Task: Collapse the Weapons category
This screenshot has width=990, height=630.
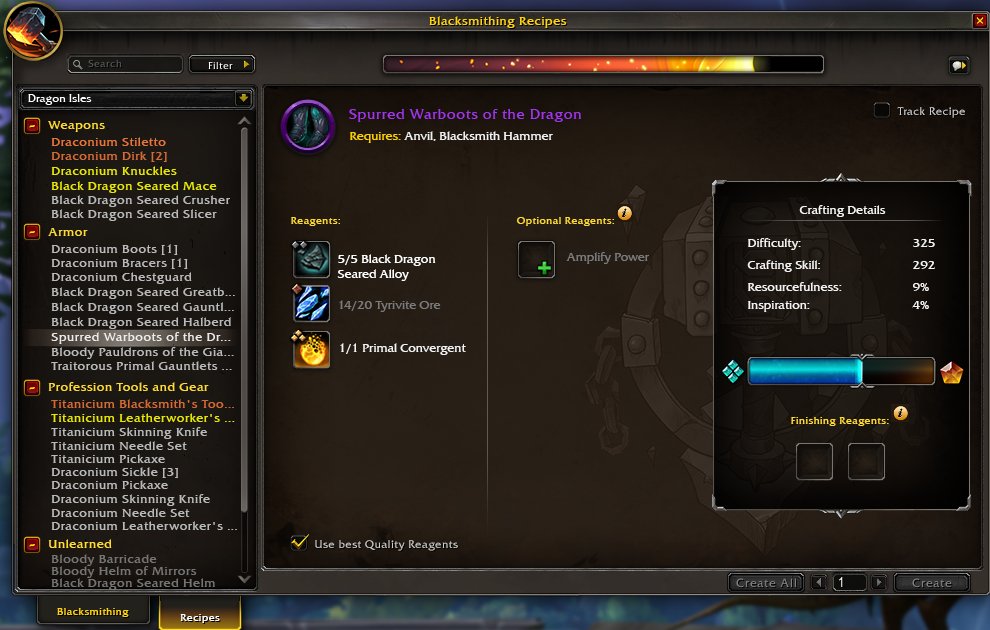Action: point(32,125)
